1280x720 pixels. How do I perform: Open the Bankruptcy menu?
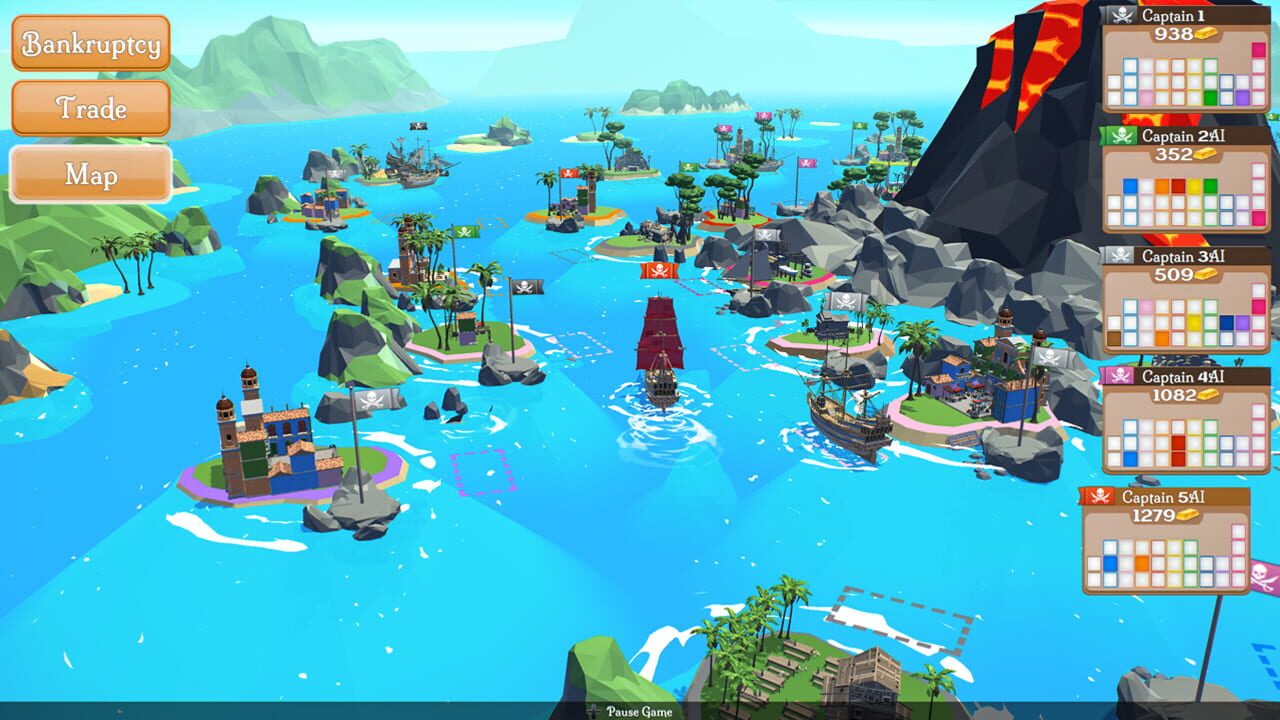pos(90,45)
